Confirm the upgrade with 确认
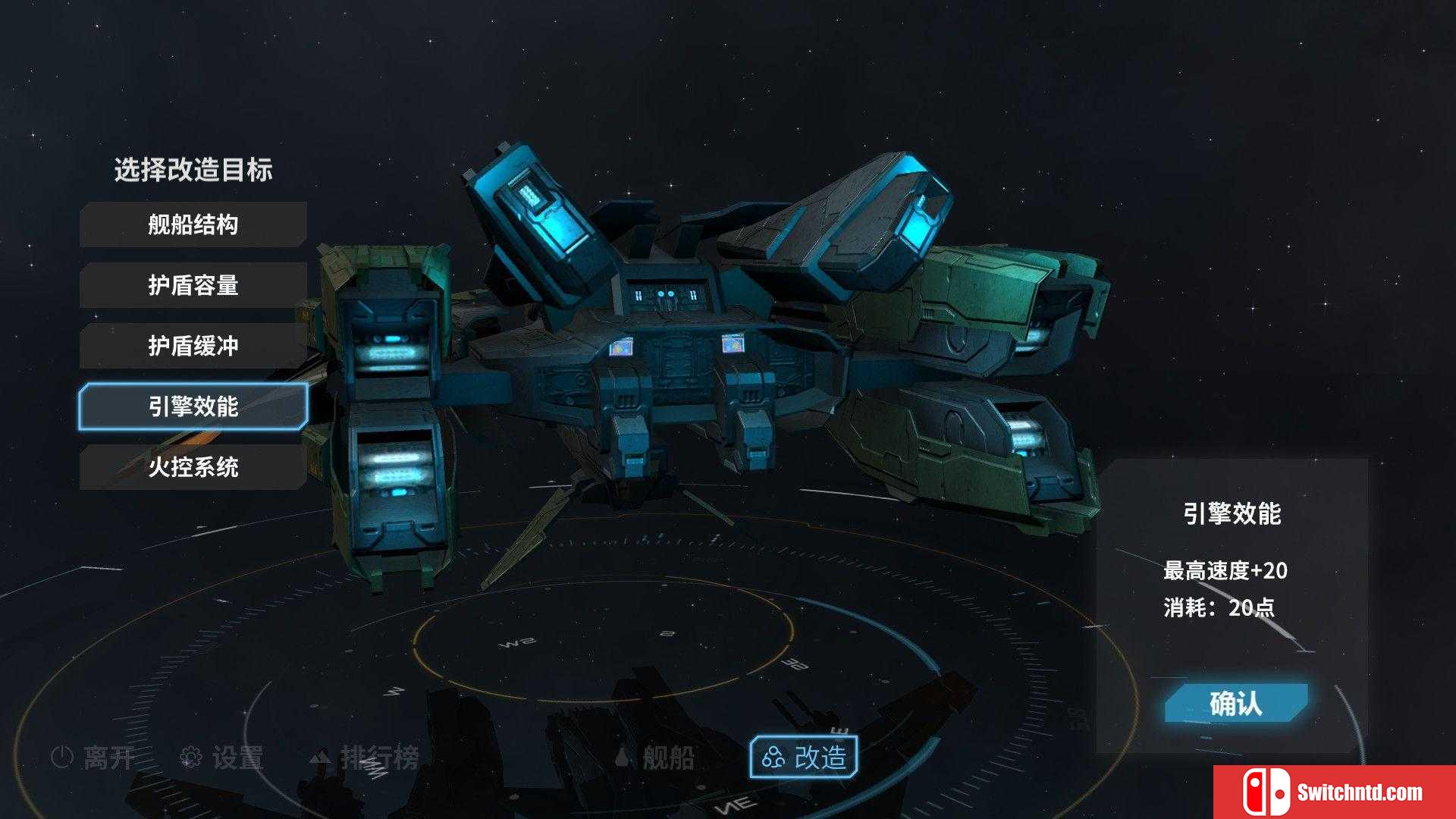 [x=1235, y=704]
